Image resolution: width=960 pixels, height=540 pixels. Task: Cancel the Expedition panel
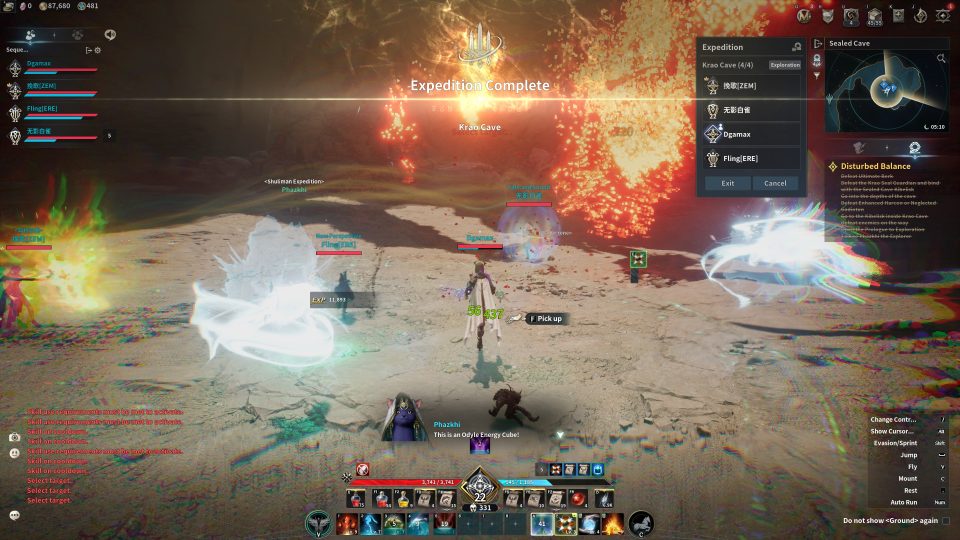click(x=775, y=183)
